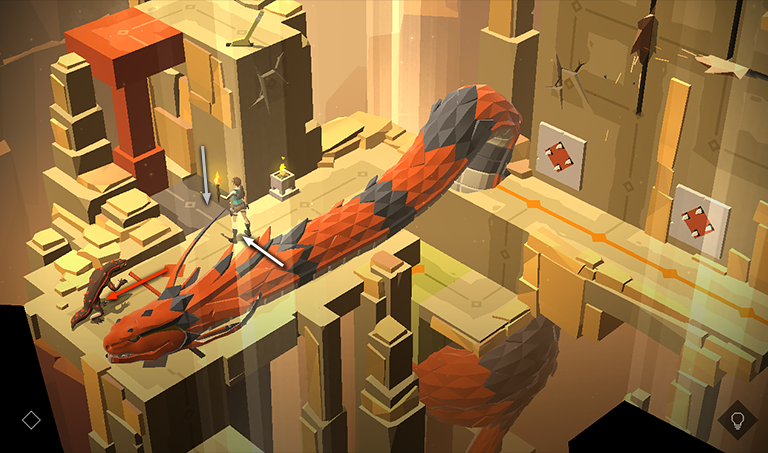The image size is (768, 453).
Task: Show a hint with the lightbulb icon
Action: tap(737, 420)
